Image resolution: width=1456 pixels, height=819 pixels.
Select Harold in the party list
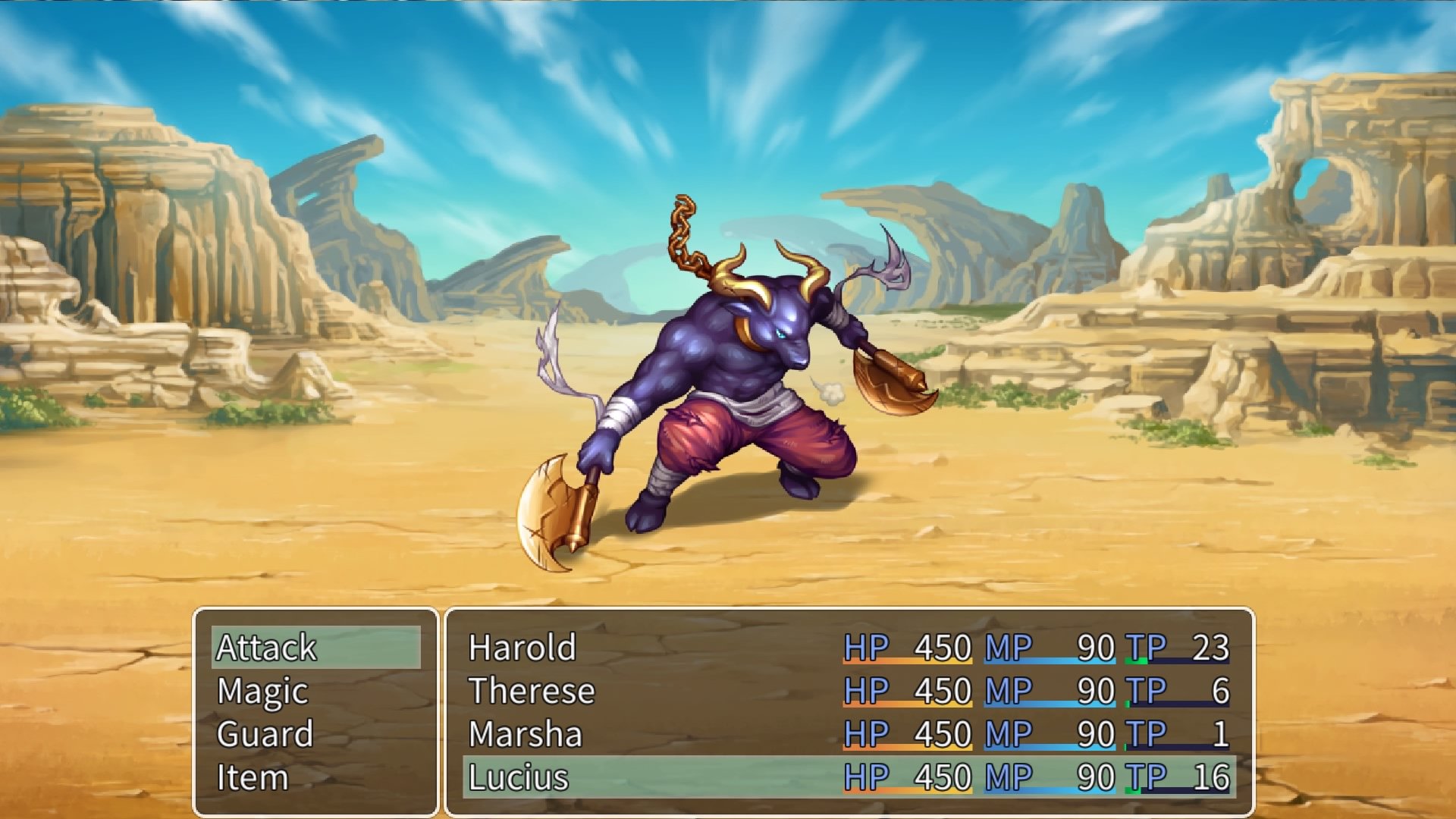520,648
